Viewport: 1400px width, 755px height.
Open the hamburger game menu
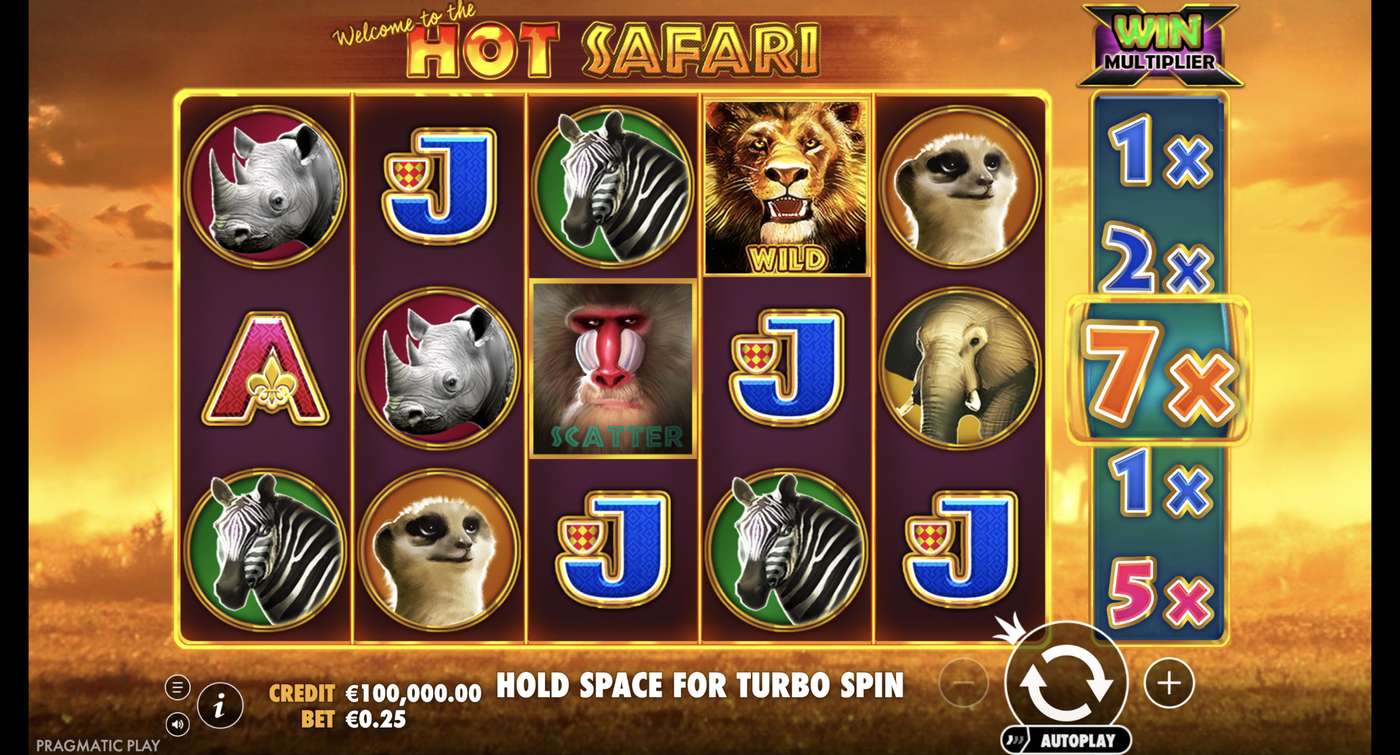pos(178,685)
